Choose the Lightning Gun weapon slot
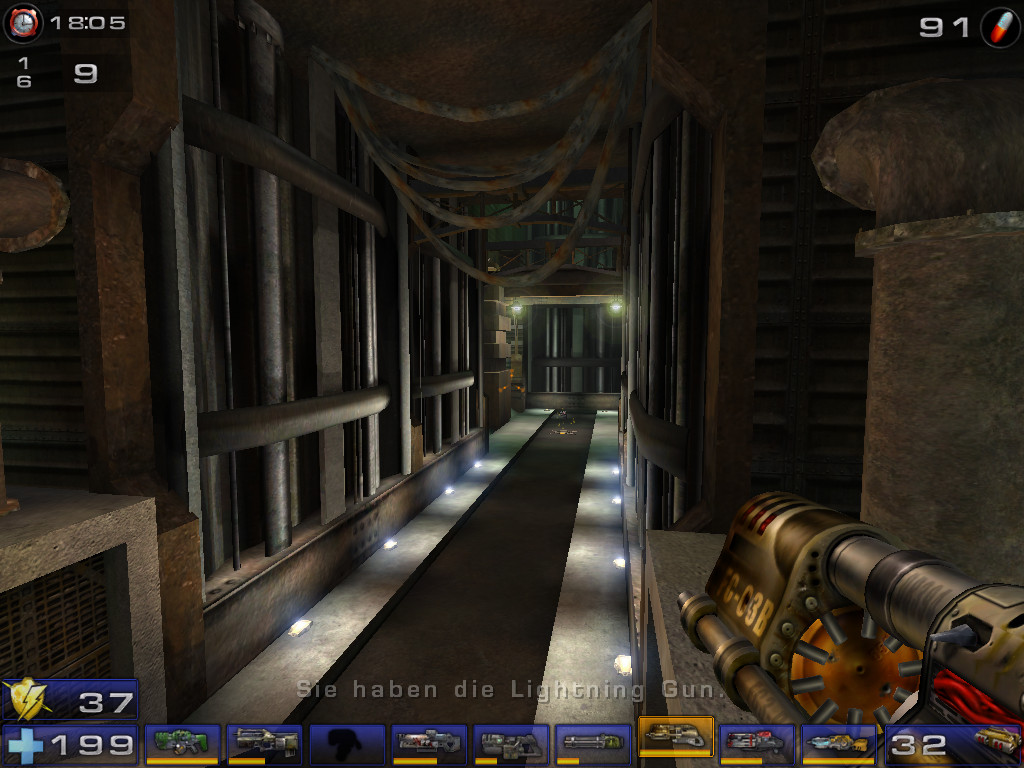Image resolution: width=1024 pixels, height=768 pixels. pyautogui.click(x=839, y=744)
